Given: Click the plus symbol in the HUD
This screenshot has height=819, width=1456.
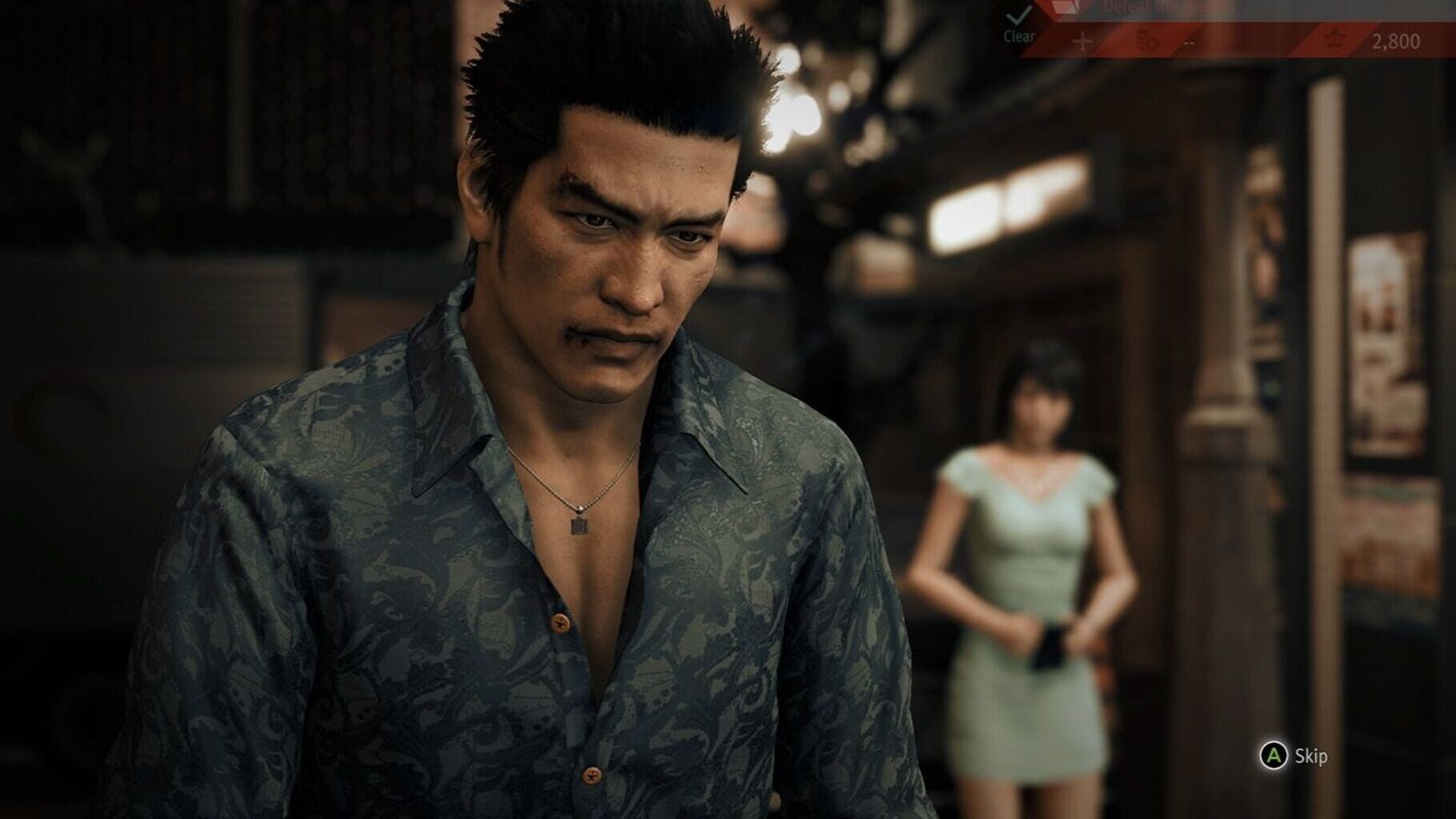Looking at the screenshot, I should pyautogui.click(x=1082, y=40).
